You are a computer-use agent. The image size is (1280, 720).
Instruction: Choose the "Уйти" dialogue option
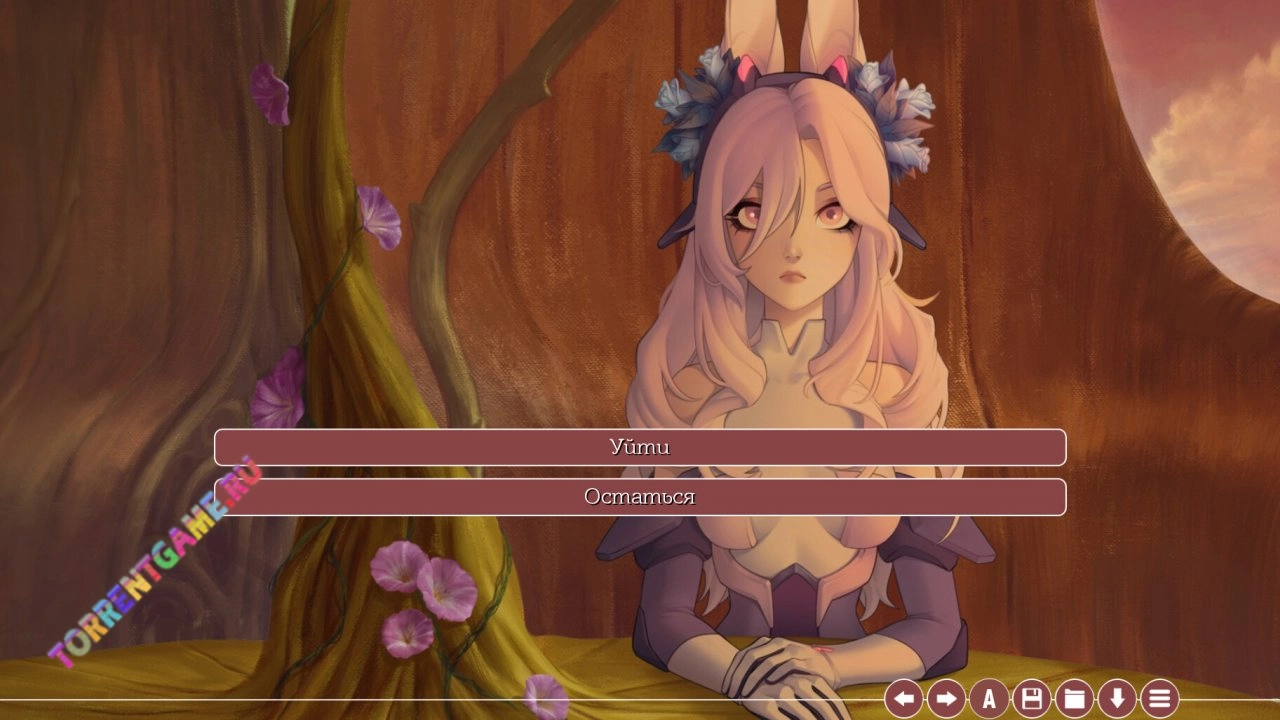(640, 447)
